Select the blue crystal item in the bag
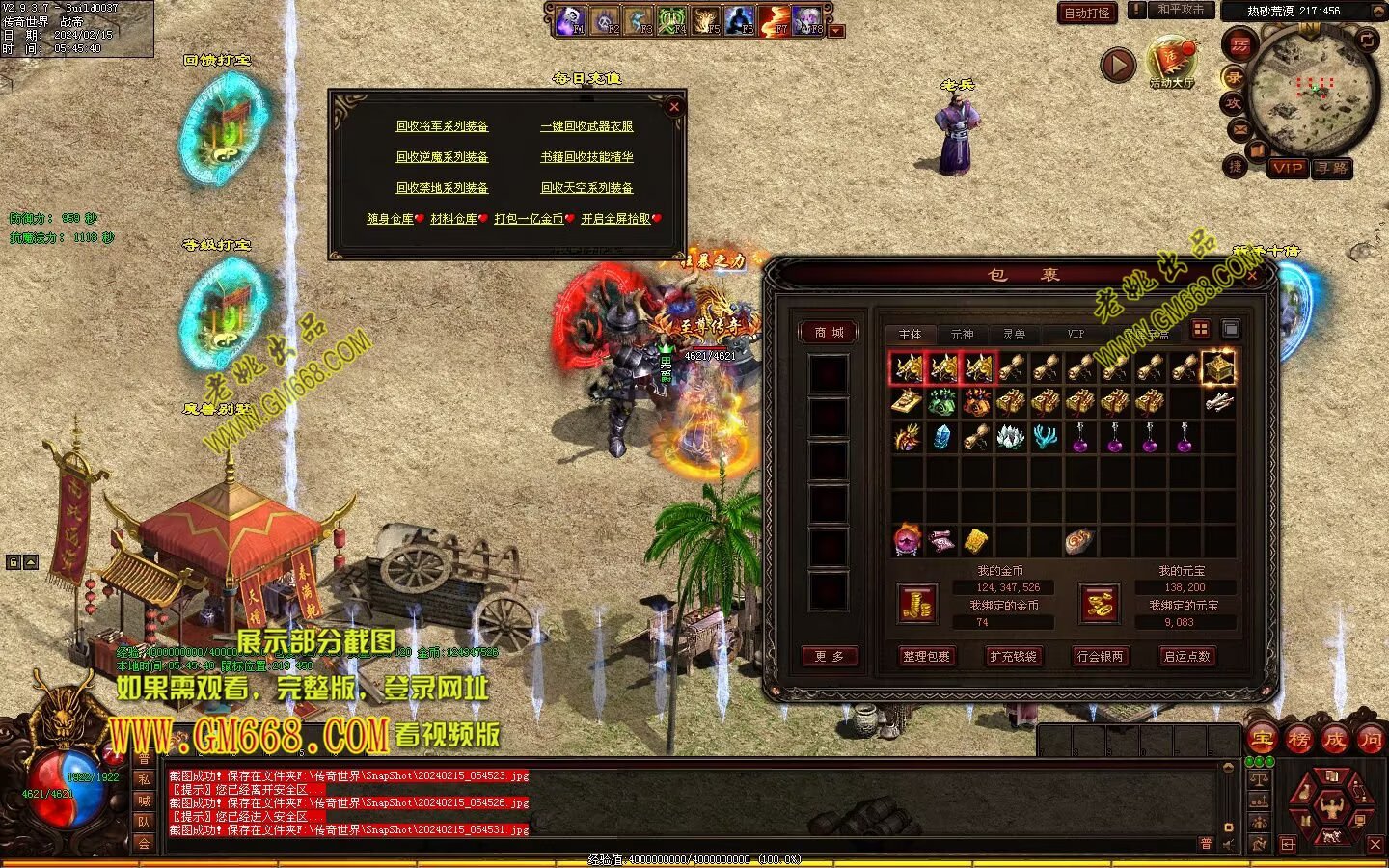The image size is (1389, 868). click(942, 437)
